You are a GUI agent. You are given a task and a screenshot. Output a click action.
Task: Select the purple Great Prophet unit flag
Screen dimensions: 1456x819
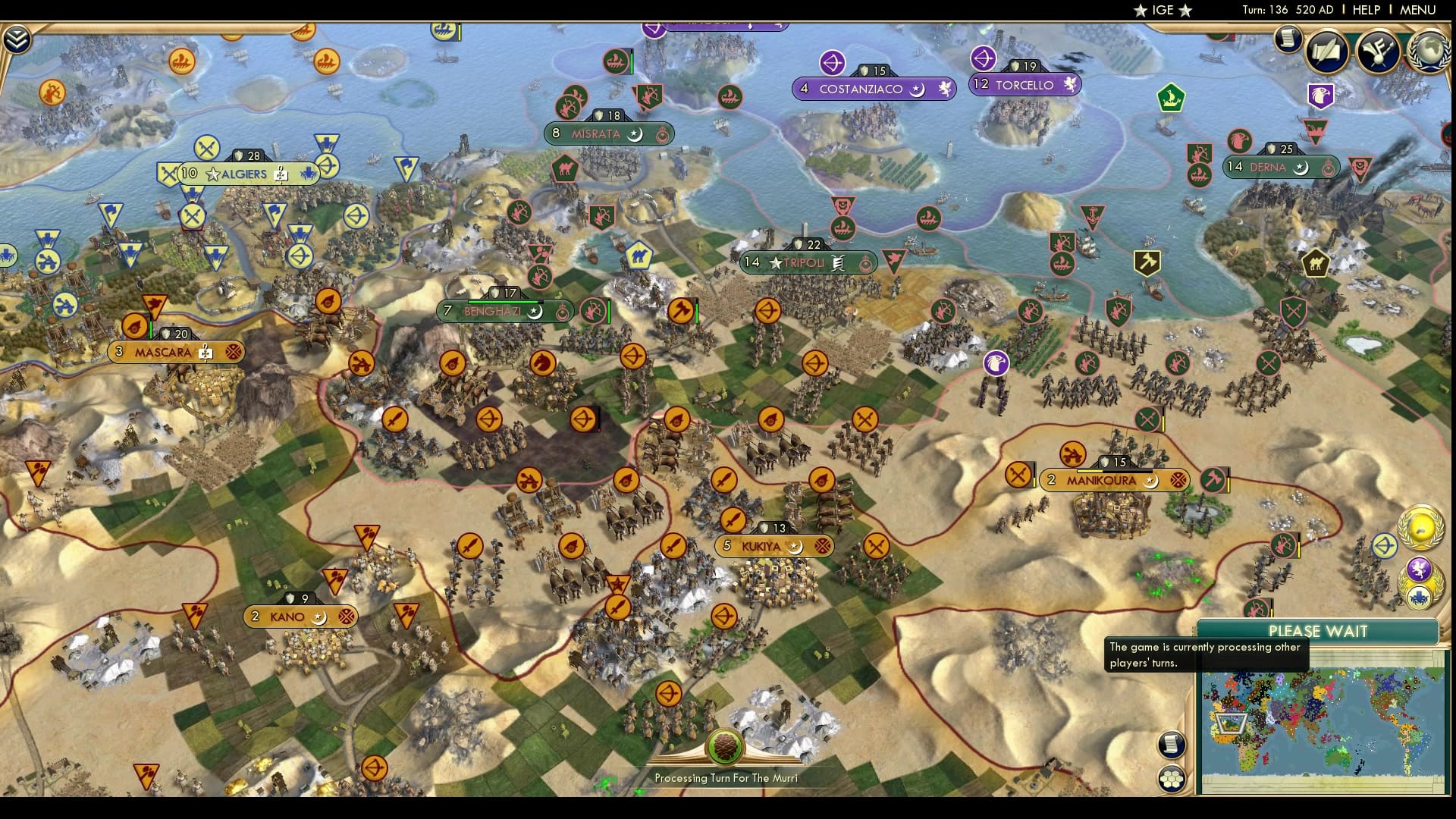tap(994, 363)
